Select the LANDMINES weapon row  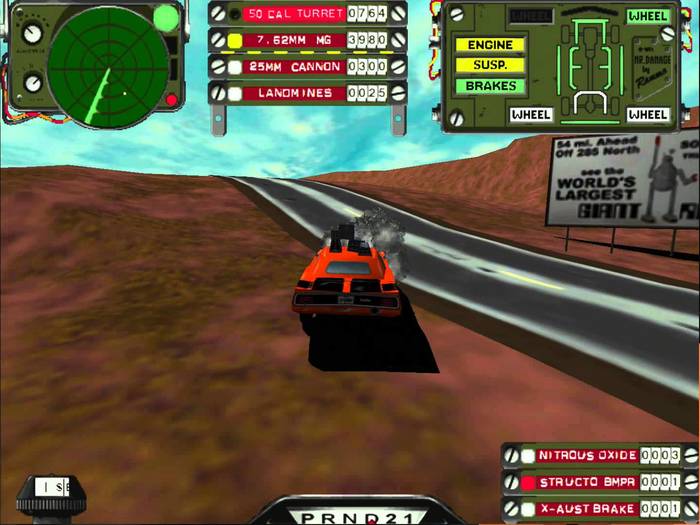(296, 93)
